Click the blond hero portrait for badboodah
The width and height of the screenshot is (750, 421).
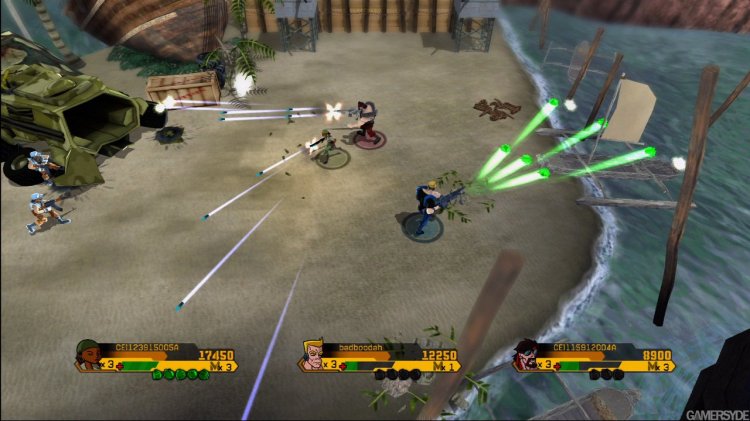(x=314, y=354)
